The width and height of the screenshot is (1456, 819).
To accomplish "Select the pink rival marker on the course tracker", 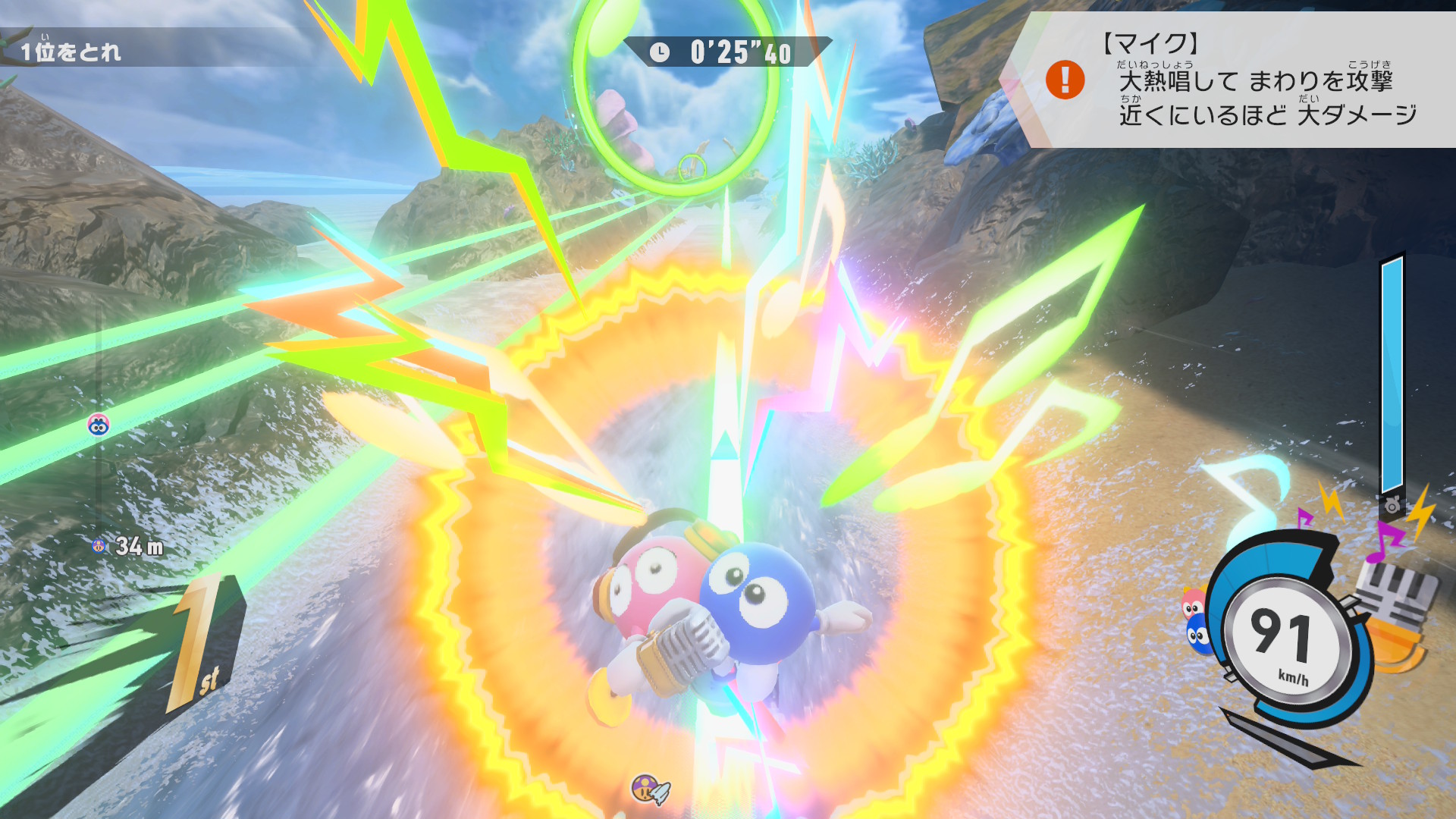I will (99, 425).
